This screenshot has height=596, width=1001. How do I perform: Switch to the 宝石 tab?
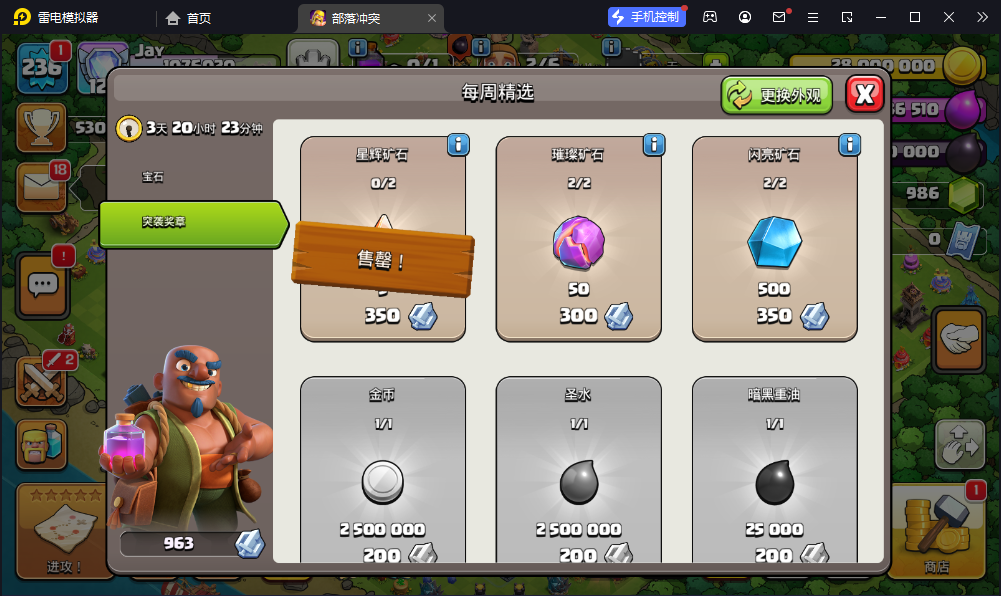153,177
